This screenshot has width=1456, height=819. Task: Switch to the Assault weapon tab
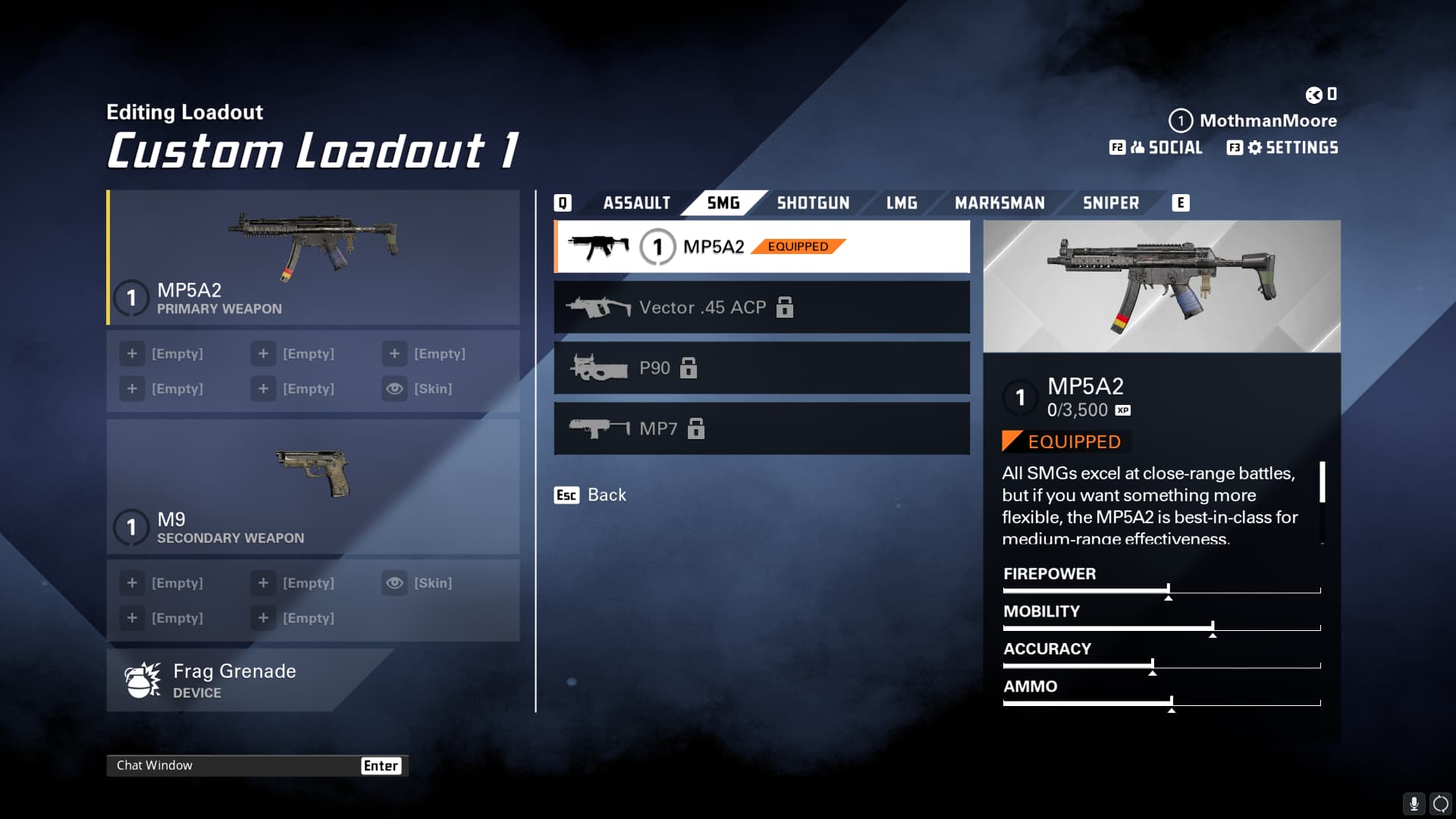(x=636, y=203)
